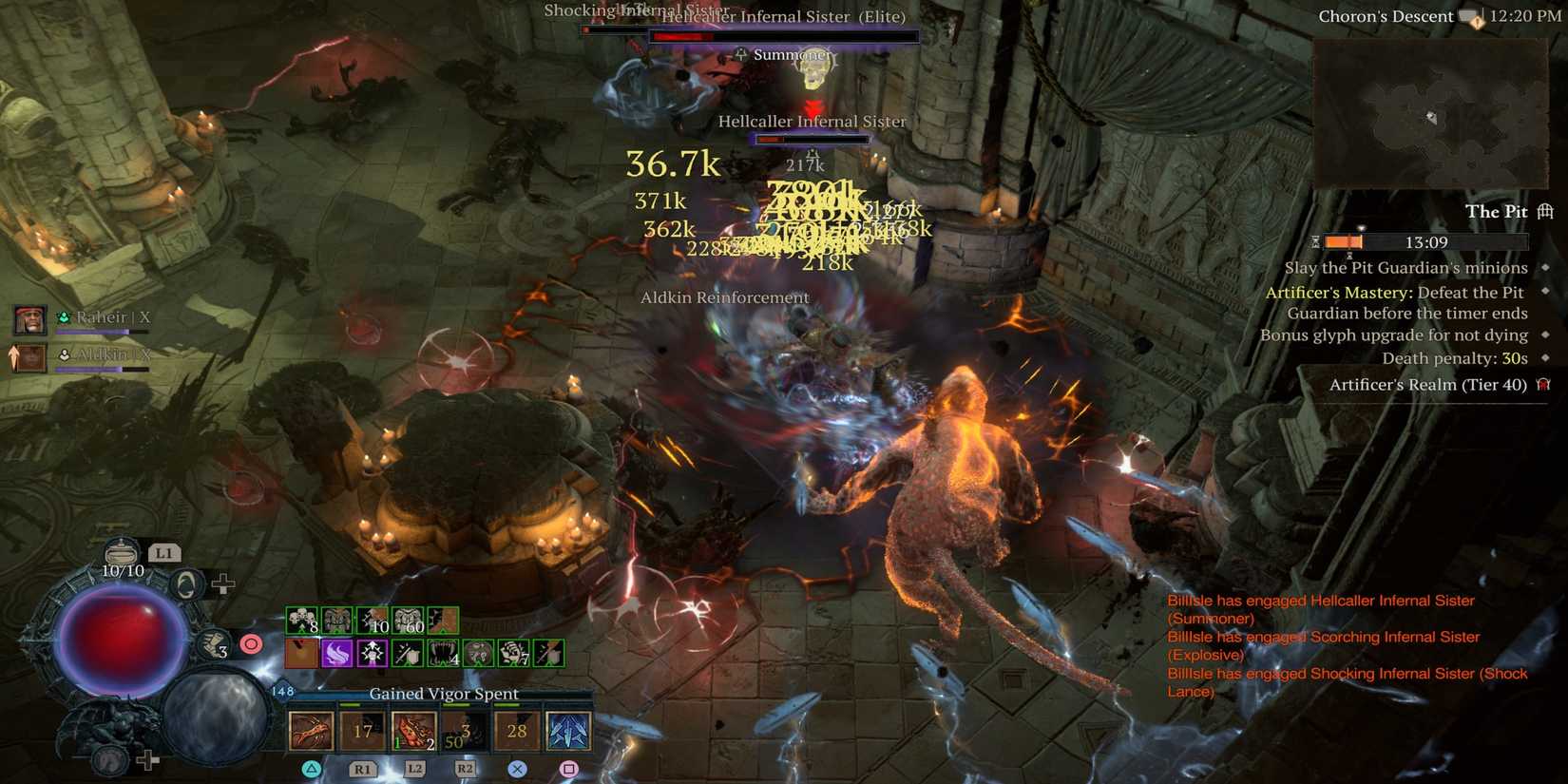
Task: Open The Pit objectives panel
Action: tap(1497, 211)
